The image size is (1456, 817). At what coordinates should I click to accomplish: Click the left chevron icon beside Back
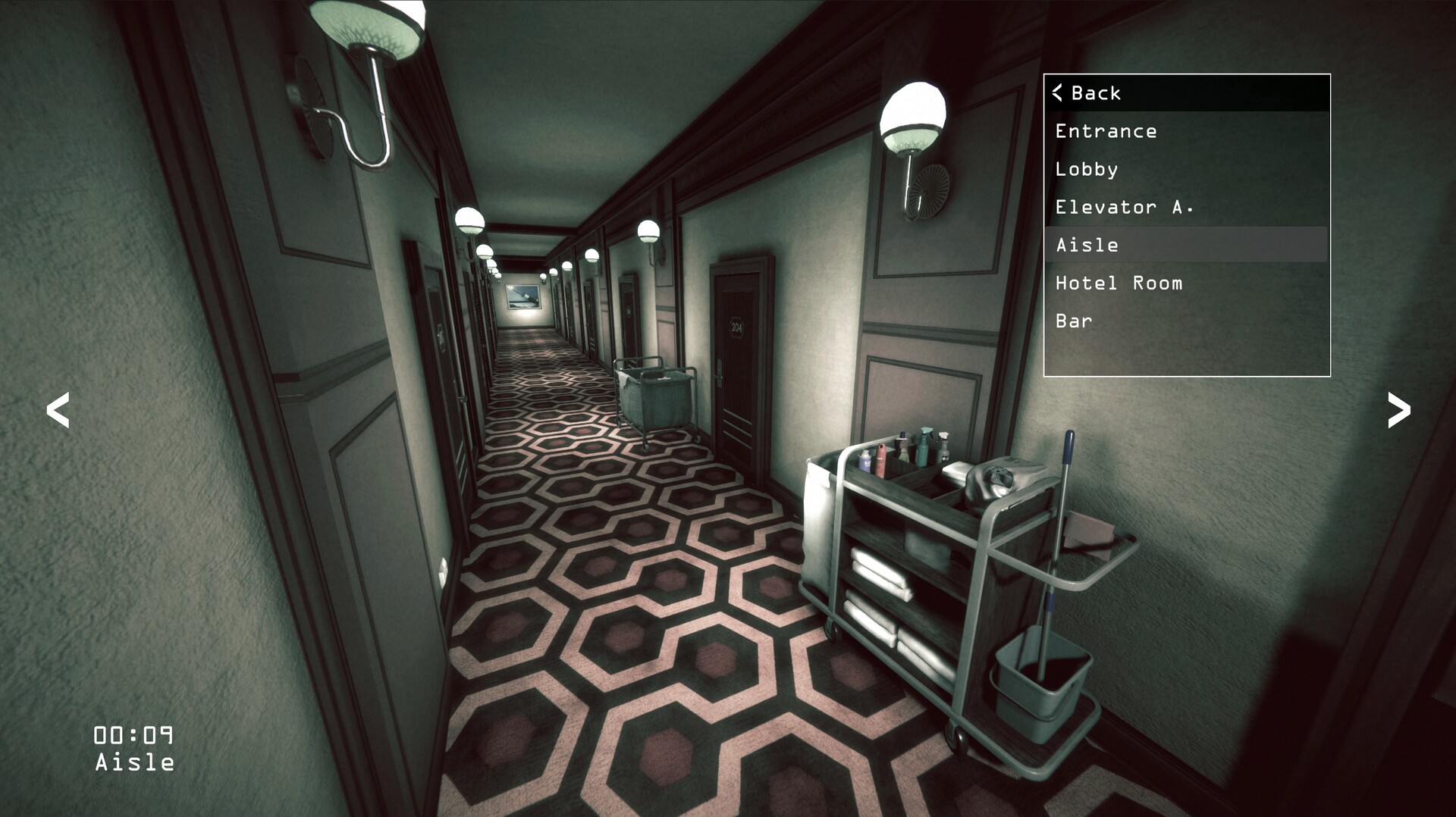pyautogui.click(x=1059, y=92)
